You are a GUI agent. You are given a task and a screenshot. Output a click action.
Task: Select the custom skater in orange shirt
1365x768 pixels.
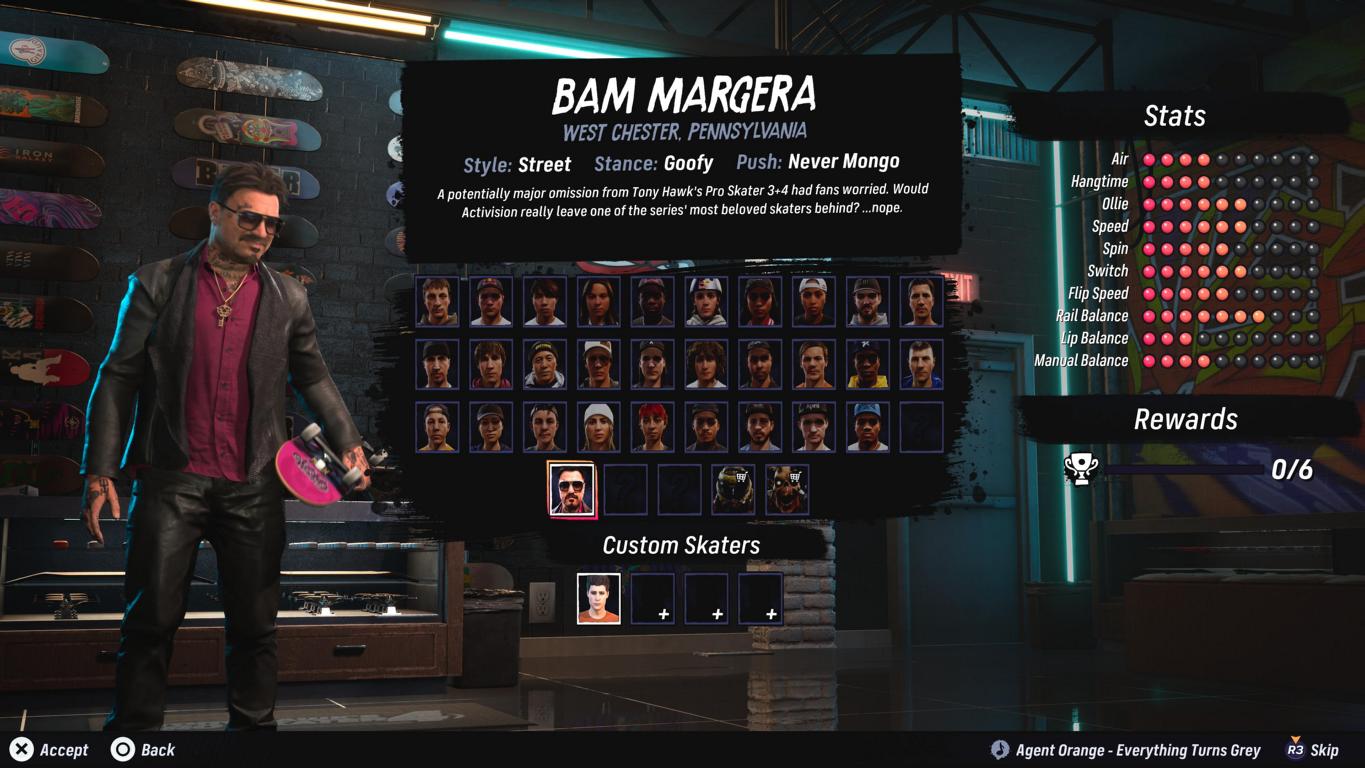[599, 599]
